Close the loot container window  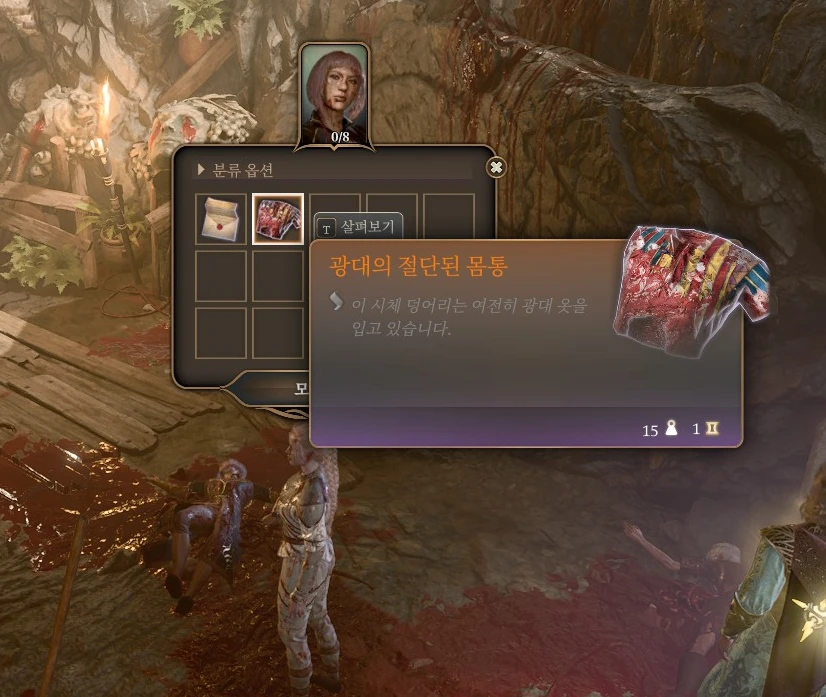tap(496, 167)
